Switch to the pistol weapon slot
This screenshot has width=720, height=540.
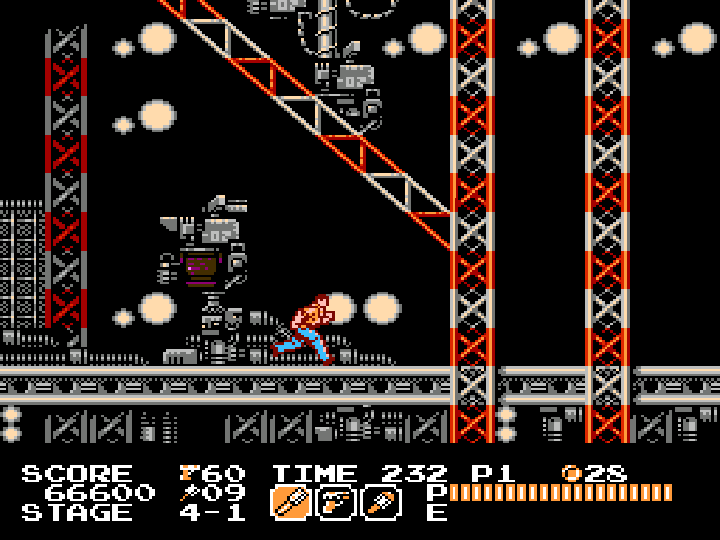tap(335, 500)
